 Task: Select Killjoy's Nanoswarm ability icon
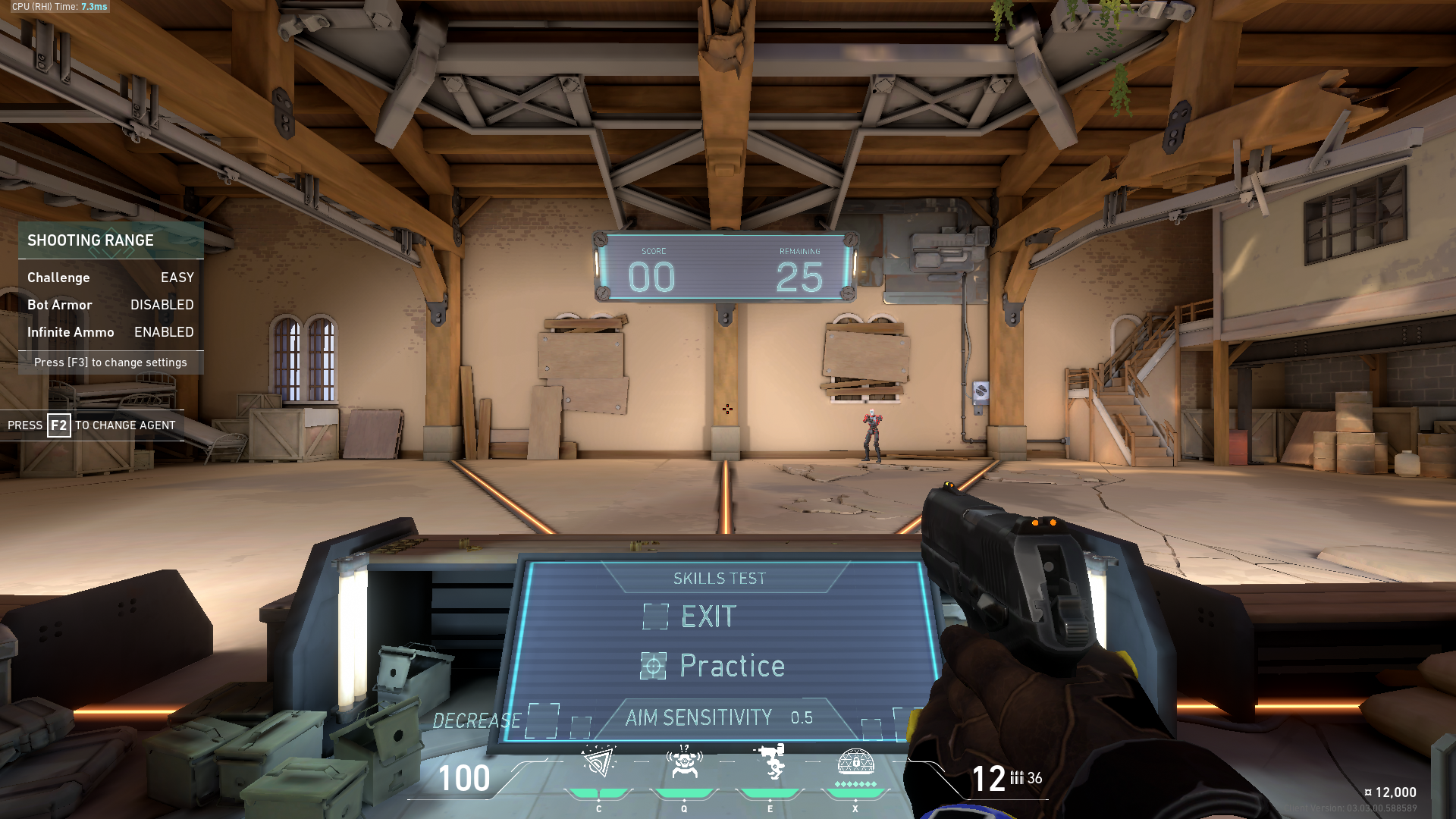[x=598, y=761]
